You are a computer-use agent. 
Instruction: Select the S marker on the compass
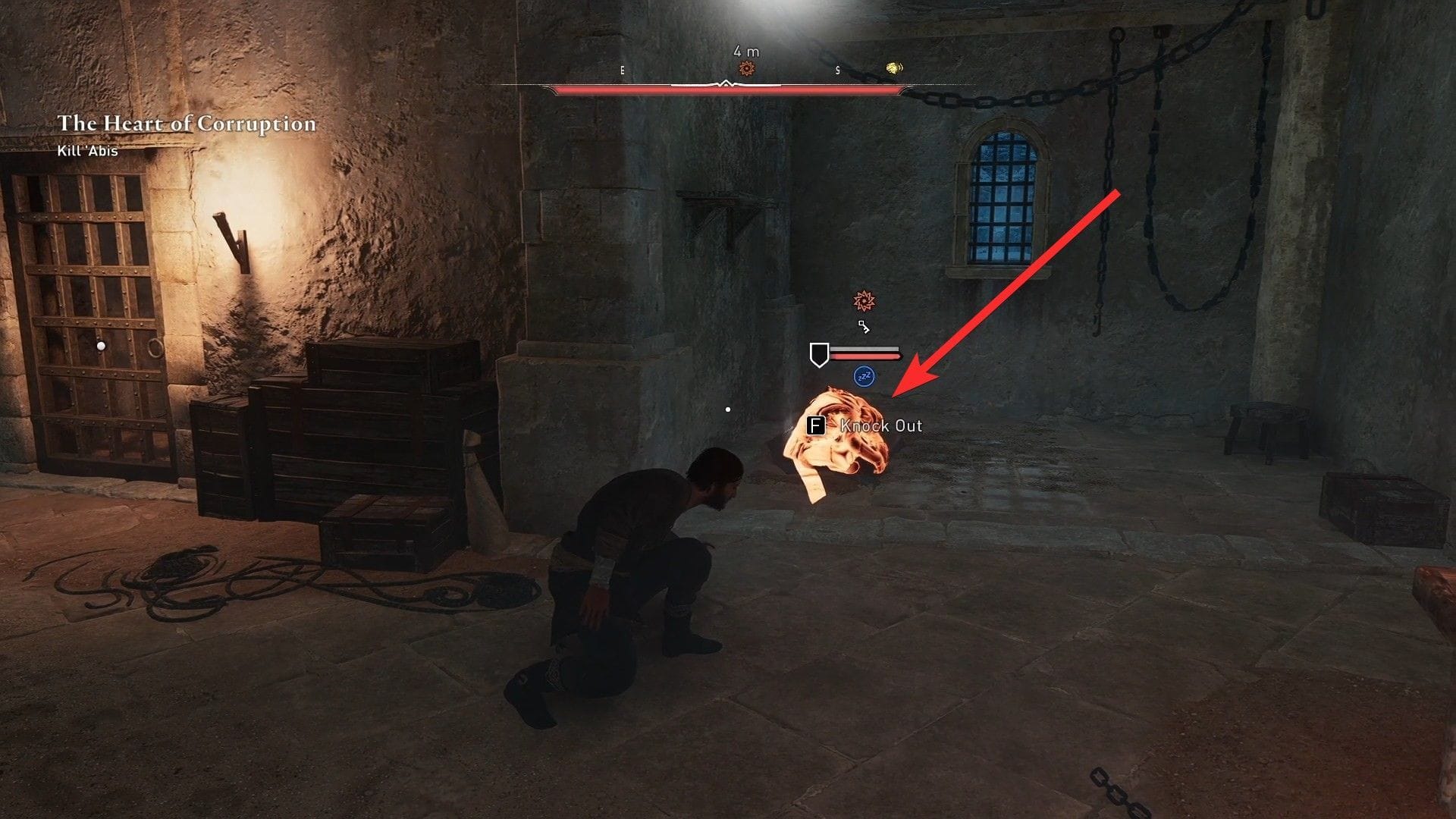836,71
